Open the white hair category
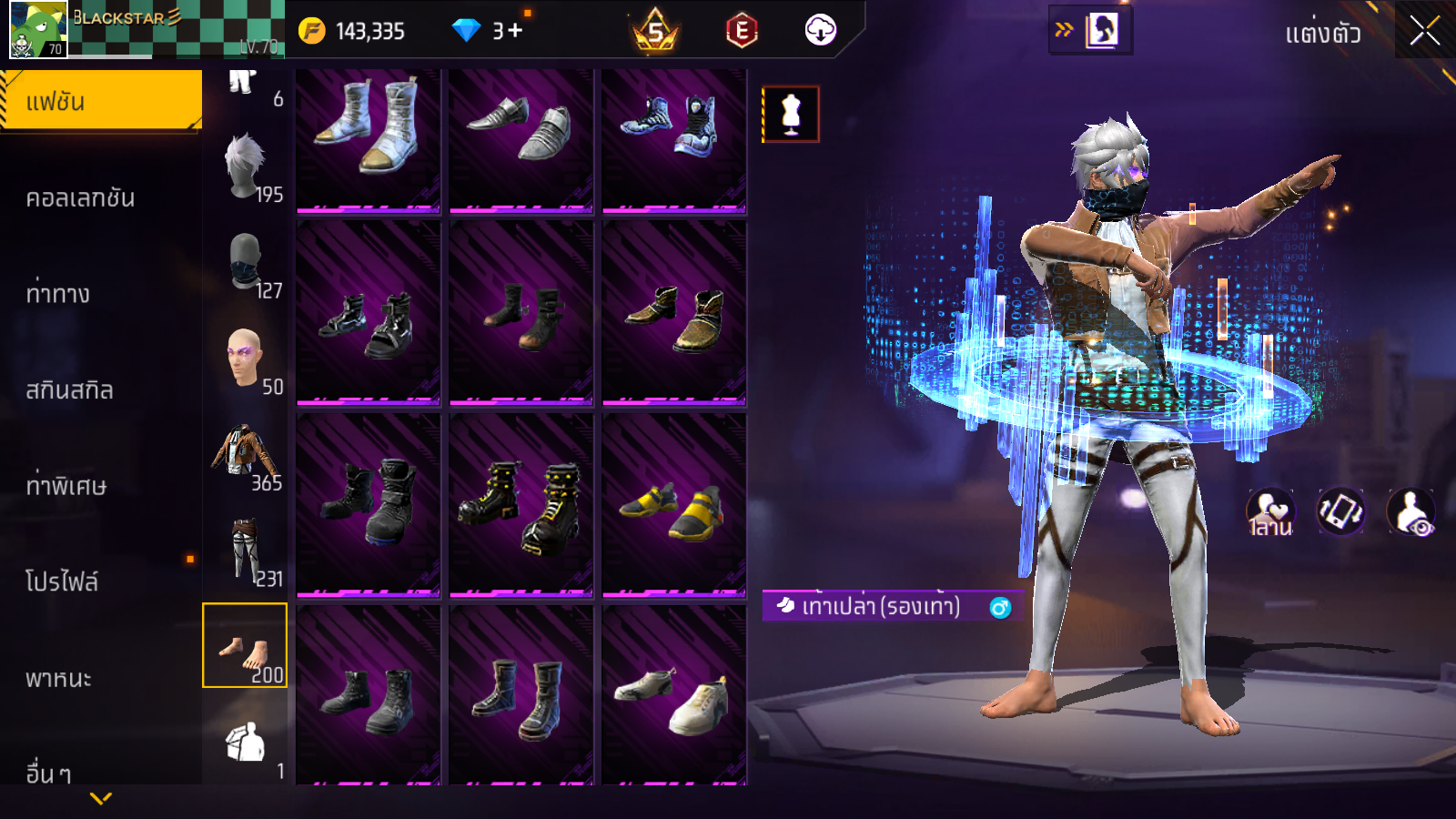Screen dimensions: 1456x819 pos(244,167)
